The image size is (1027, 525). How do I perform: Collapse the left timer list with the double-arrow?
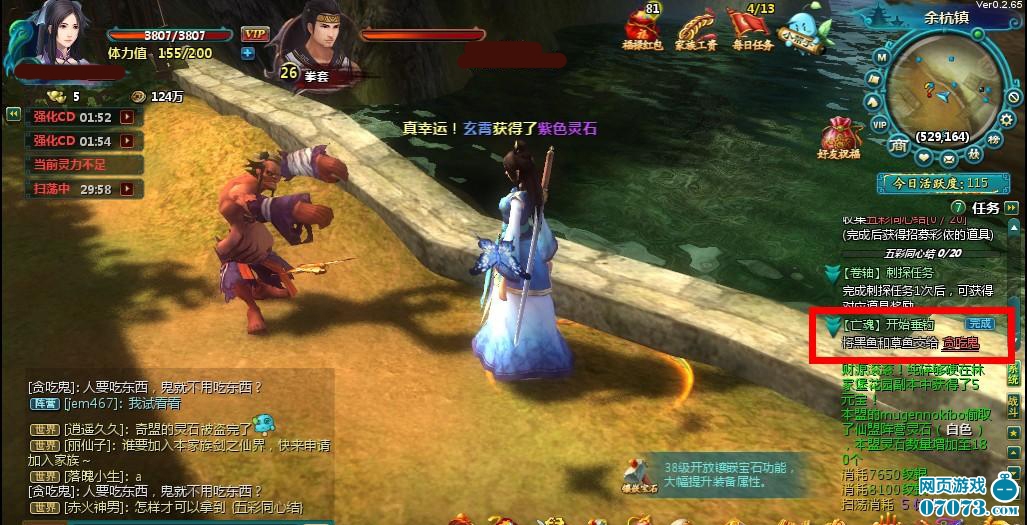(x=13, y=114)
